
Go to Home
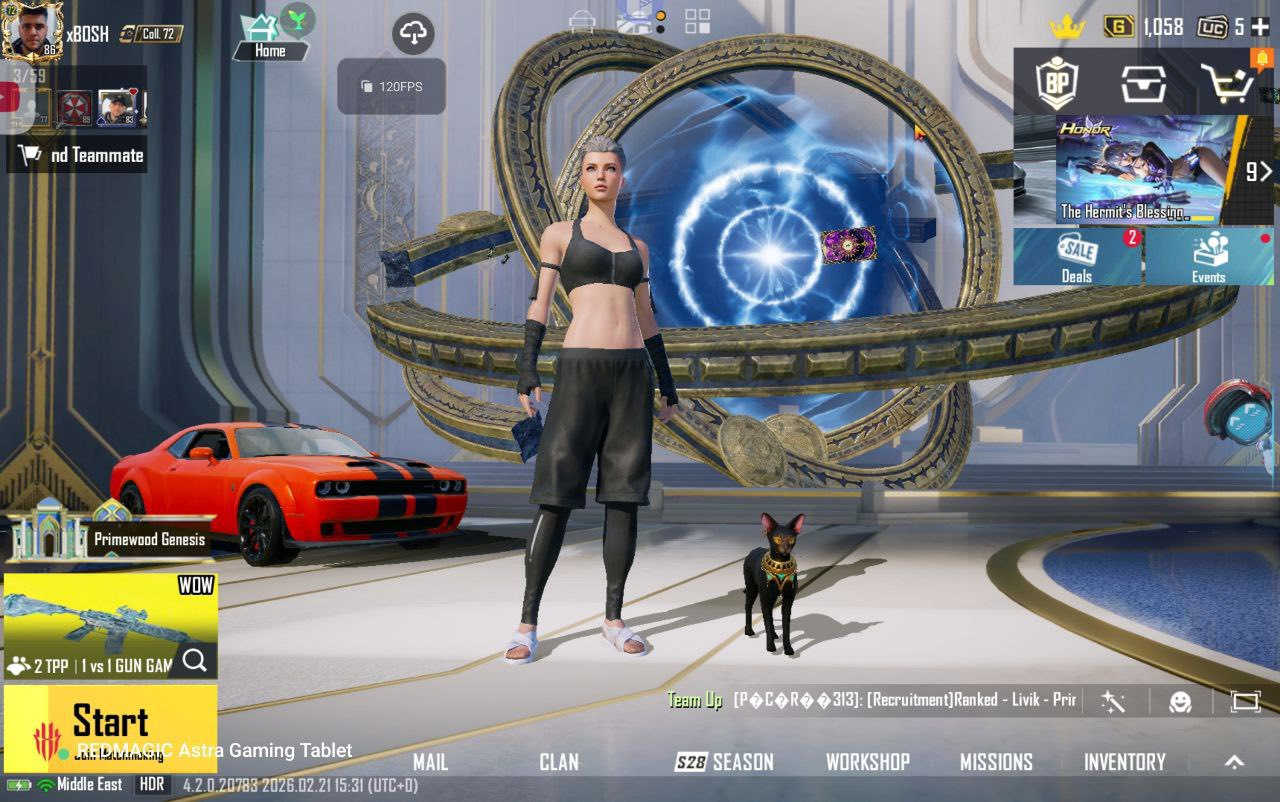pos(269,38)
